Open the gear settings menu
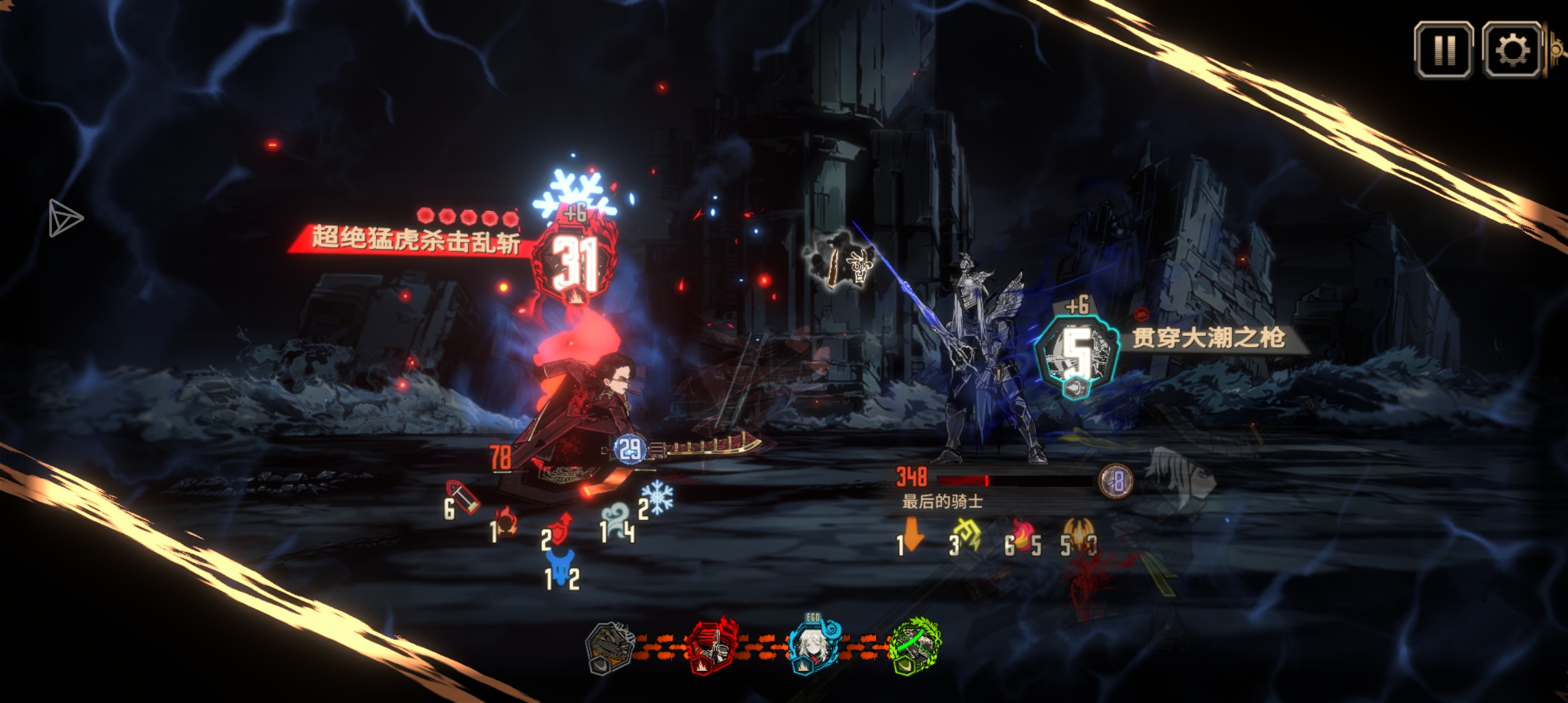Screen dimensions: 1568x703 (x=1512, y=50)
